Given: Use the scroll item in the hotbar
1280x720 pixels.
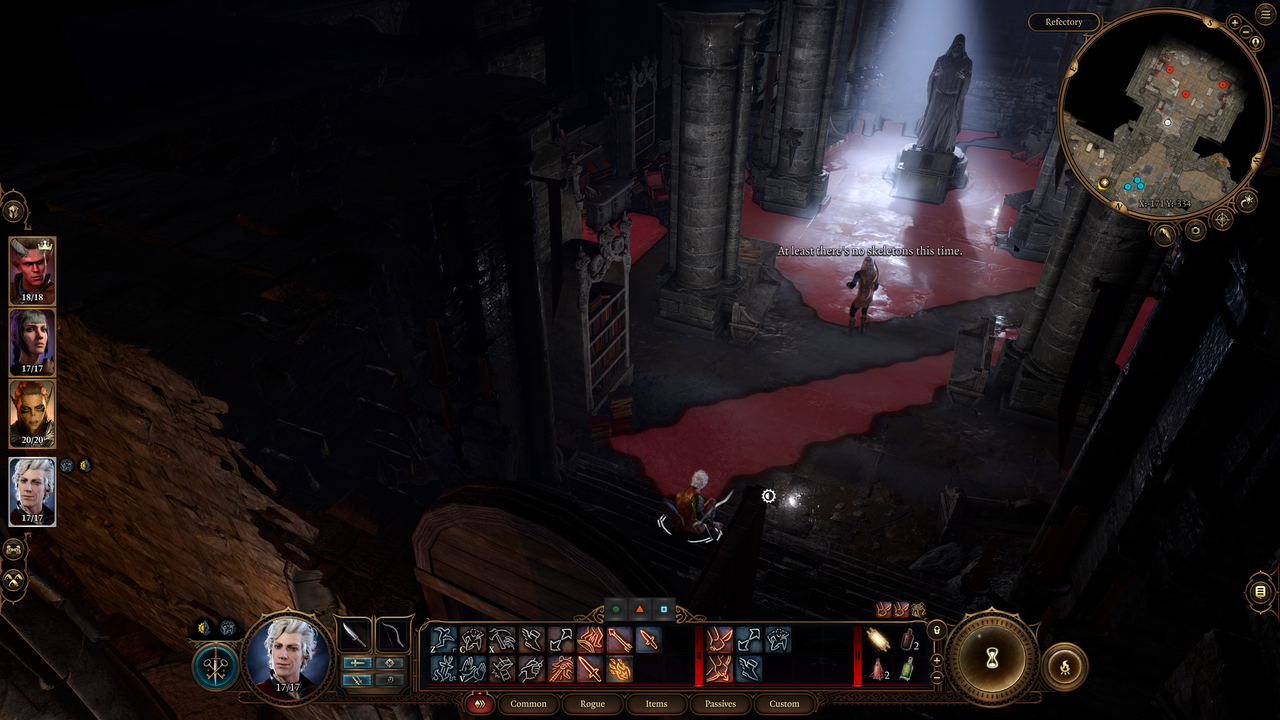Looking at the screenshot, I should click(878, 640).
